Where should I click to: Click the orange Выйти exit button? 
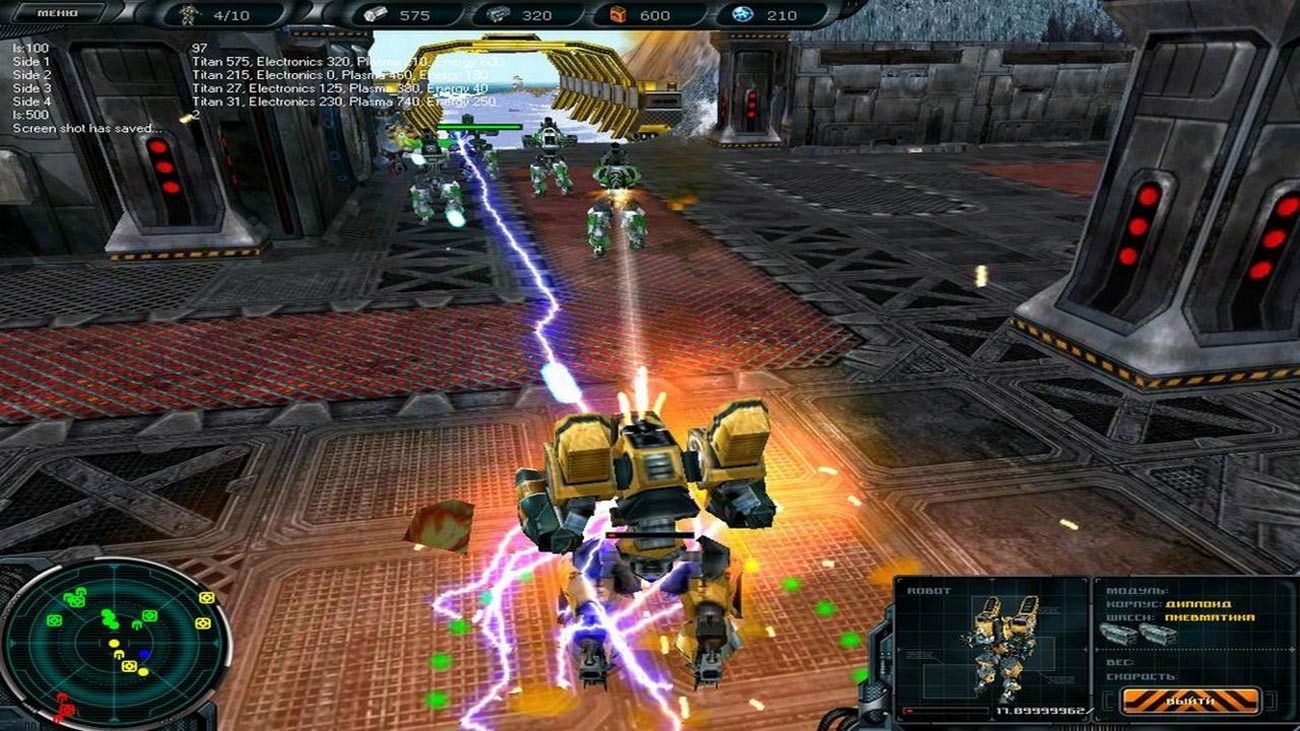pos(1190,700)
